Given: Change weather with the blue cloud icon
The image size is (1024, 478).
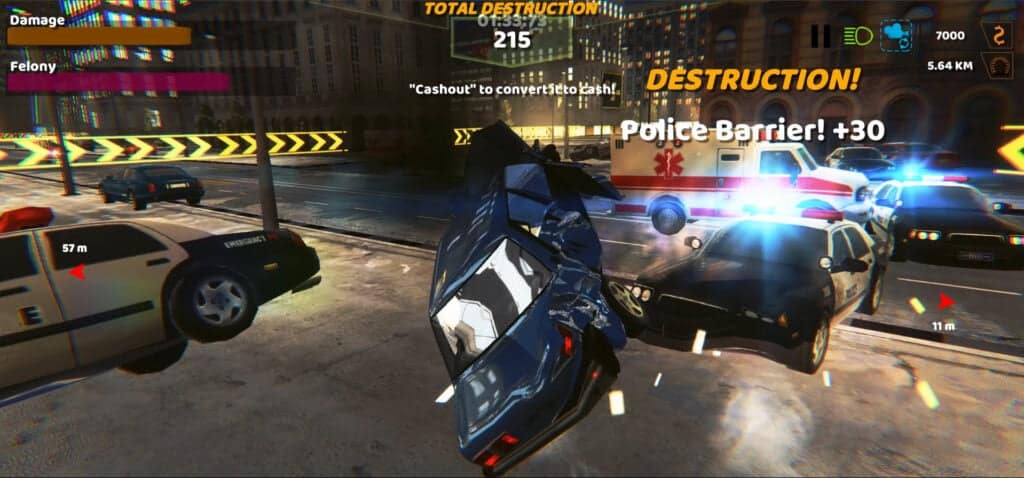Looking at the screenshot, I should click(895, 37).
